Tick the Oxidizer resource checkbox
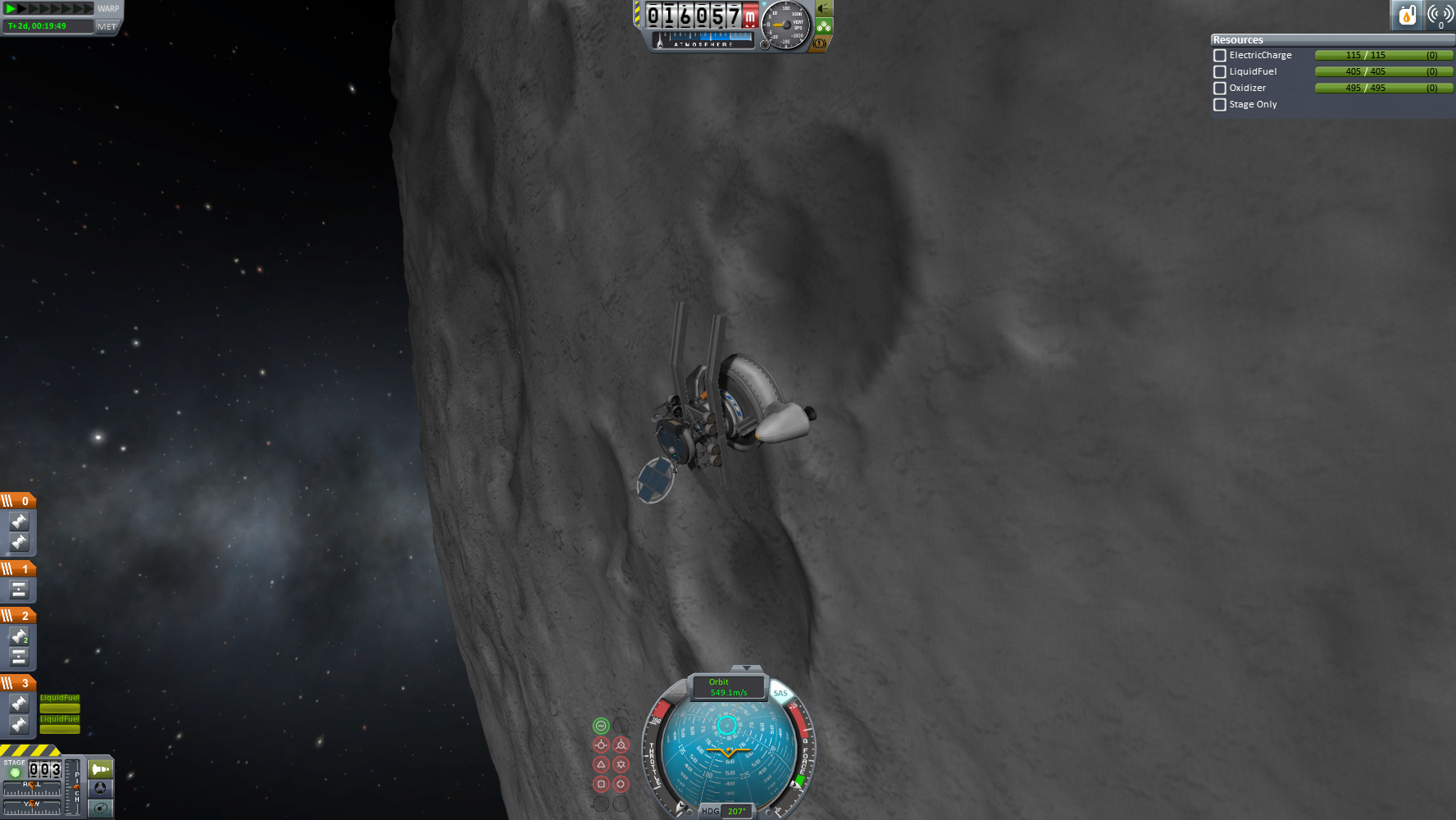1456x820 pixels. 1220,89
